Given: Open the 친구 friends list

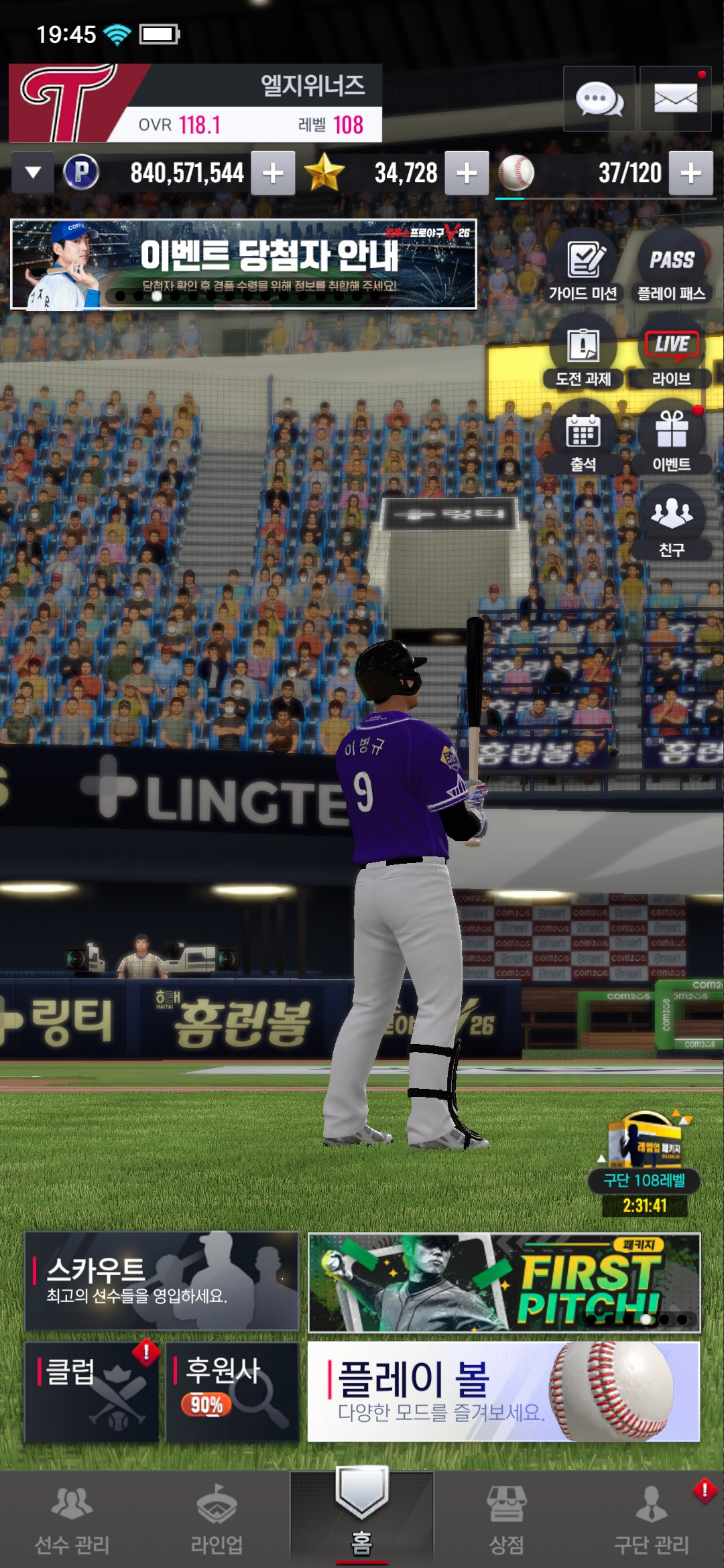Looking at the screenshot, I should (672, 523).
